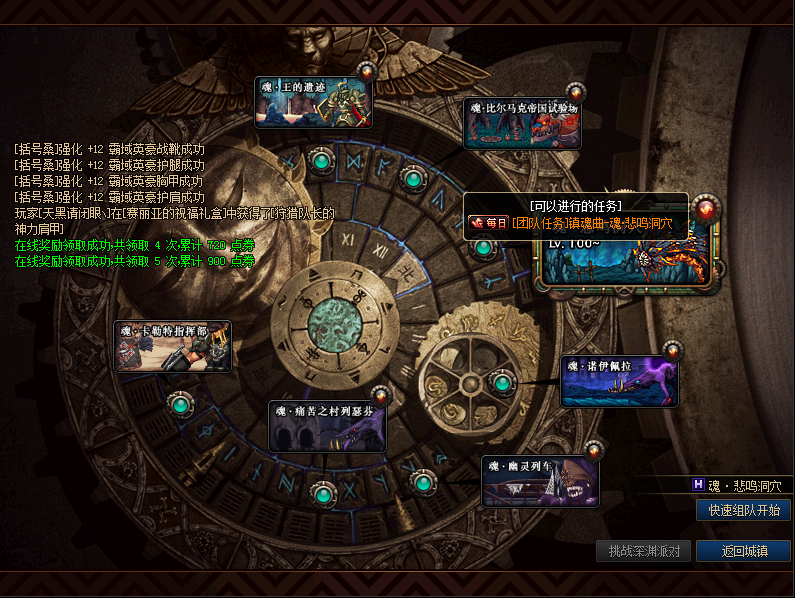Select the 魂·王的遗迹 dungeon tile

(x=314, y=103)
